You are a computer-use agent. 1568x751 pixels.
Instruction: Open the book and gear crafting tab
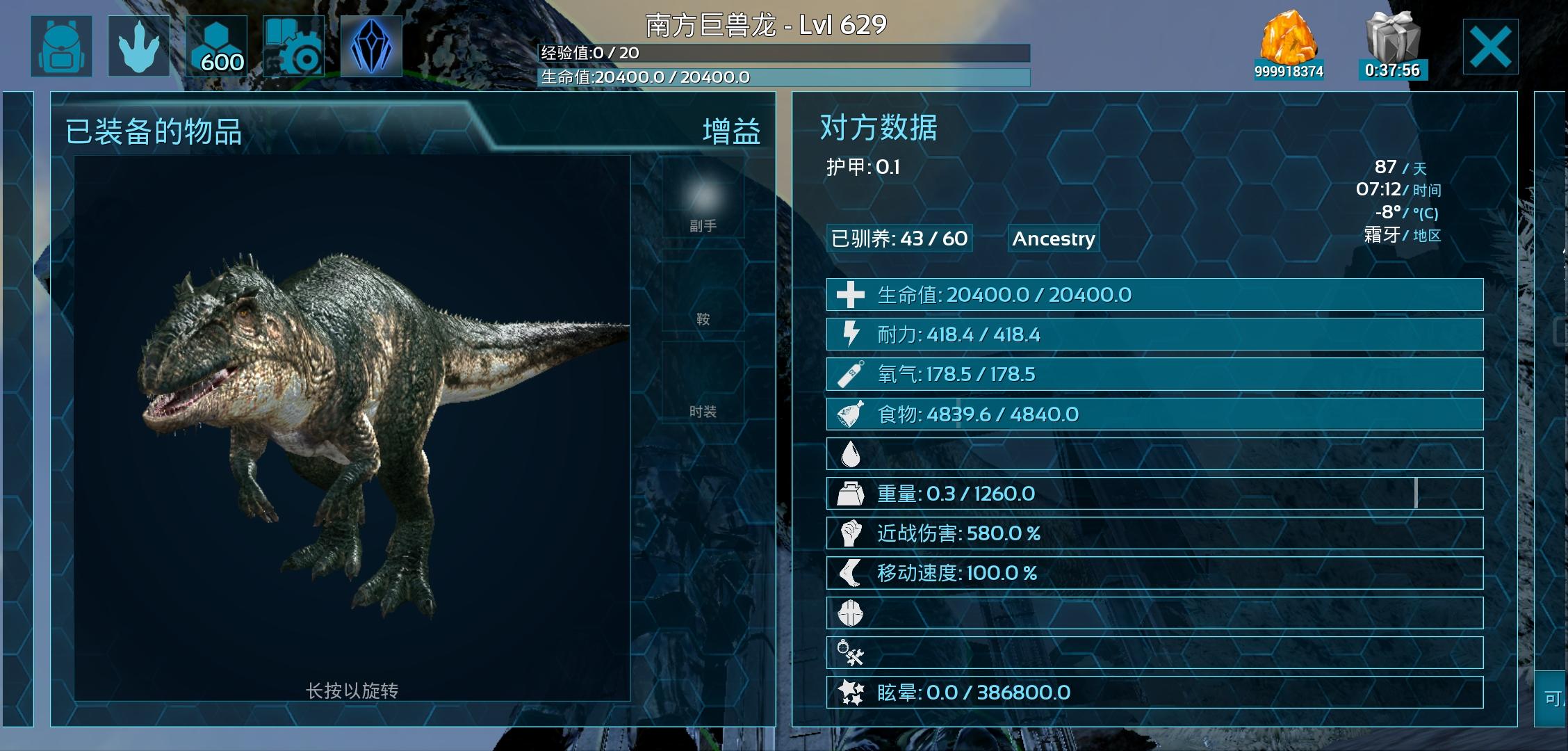click(x=293, y=46)
